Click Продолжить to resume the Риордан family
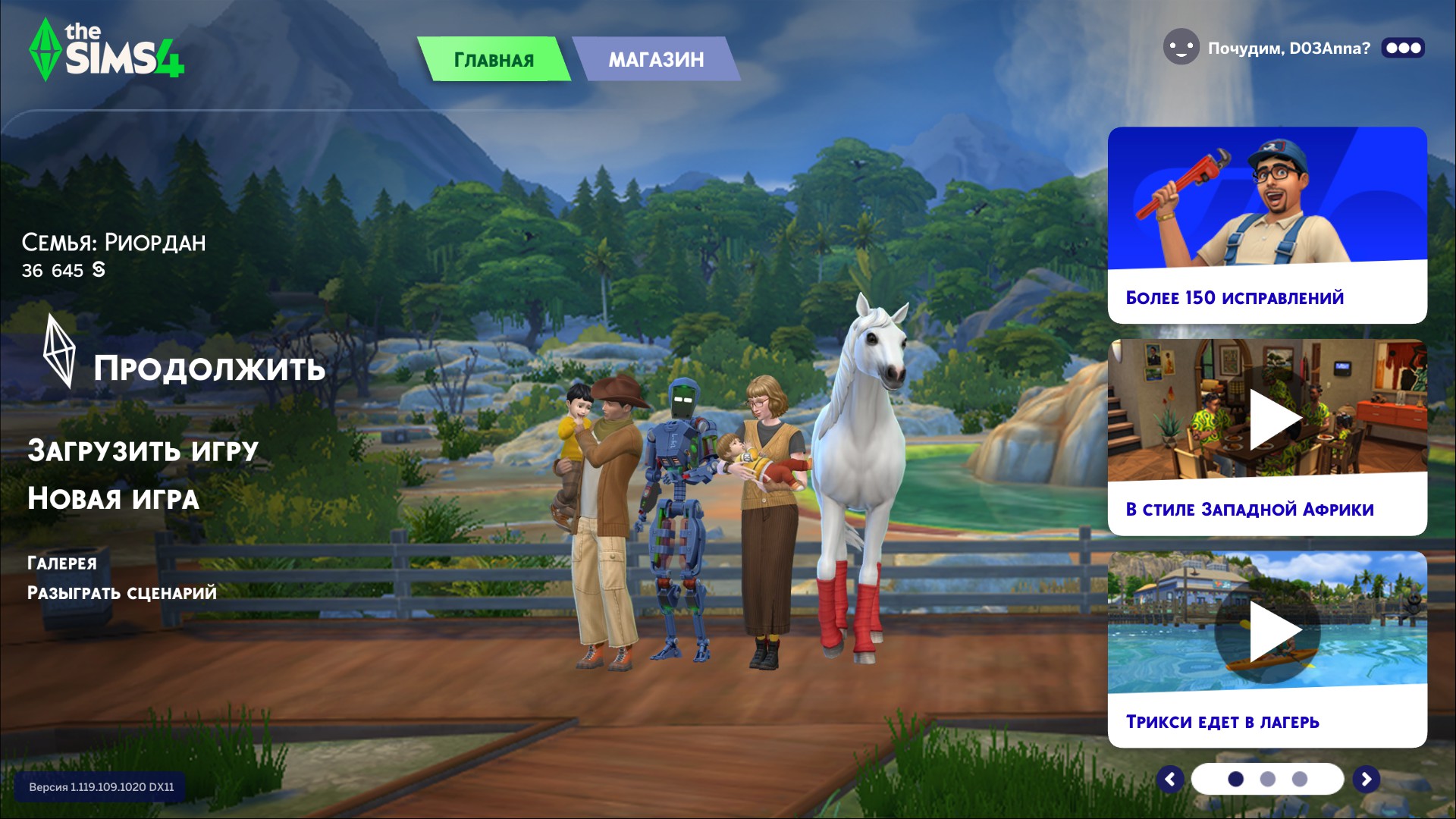1456x819 pixels. 209,369
